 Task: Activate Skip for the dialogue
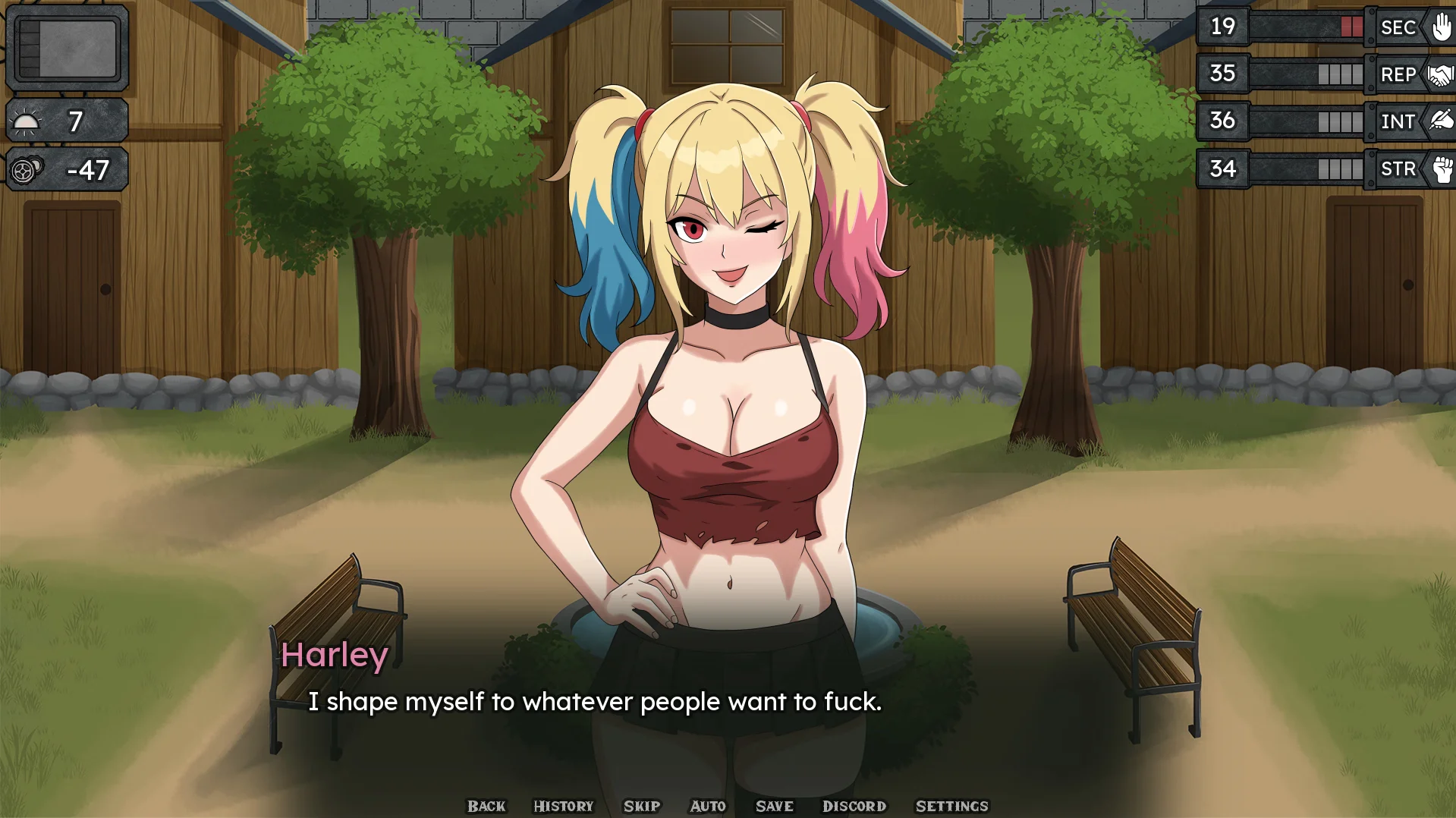tap(642, 806)
